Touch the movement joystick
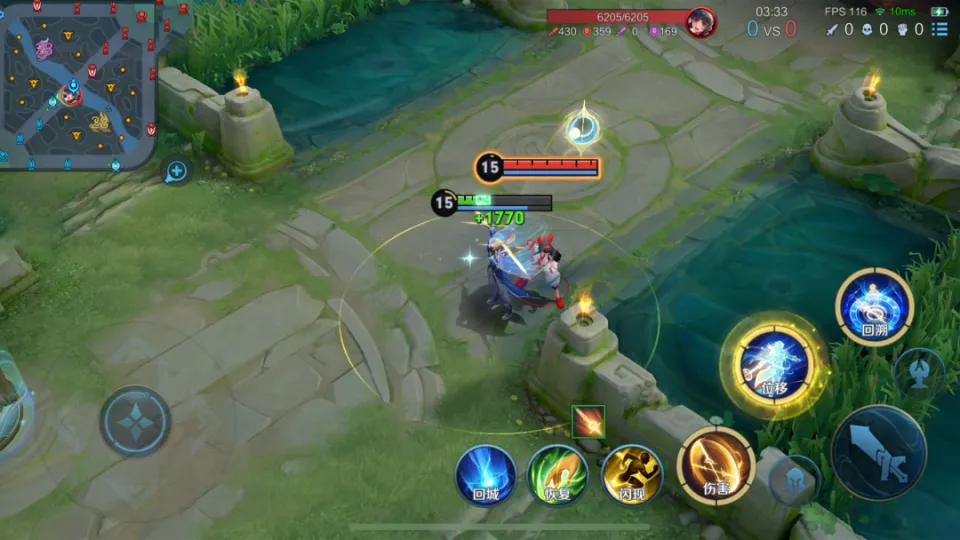The height and width of the screenshot is (540, 960). coord(135,421)
